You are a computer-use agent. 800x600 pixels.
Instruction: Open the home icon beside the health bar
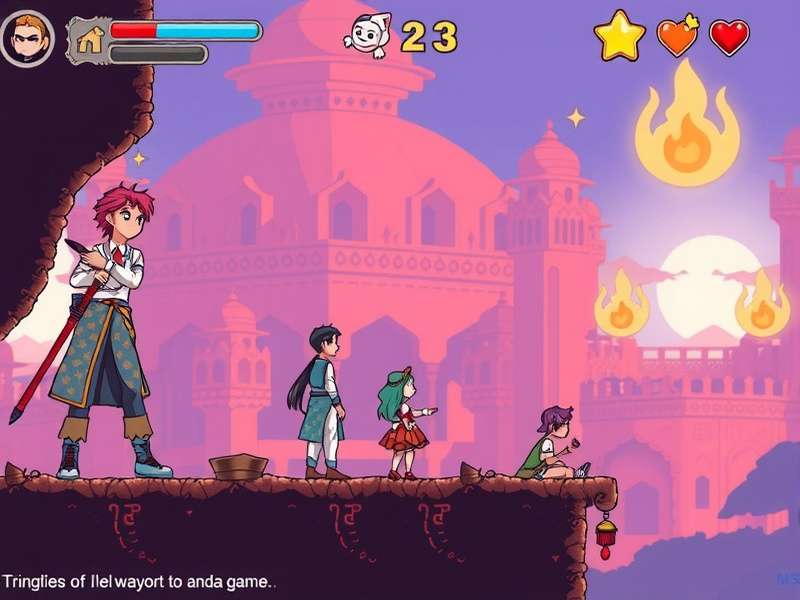[x=90, y=40]
